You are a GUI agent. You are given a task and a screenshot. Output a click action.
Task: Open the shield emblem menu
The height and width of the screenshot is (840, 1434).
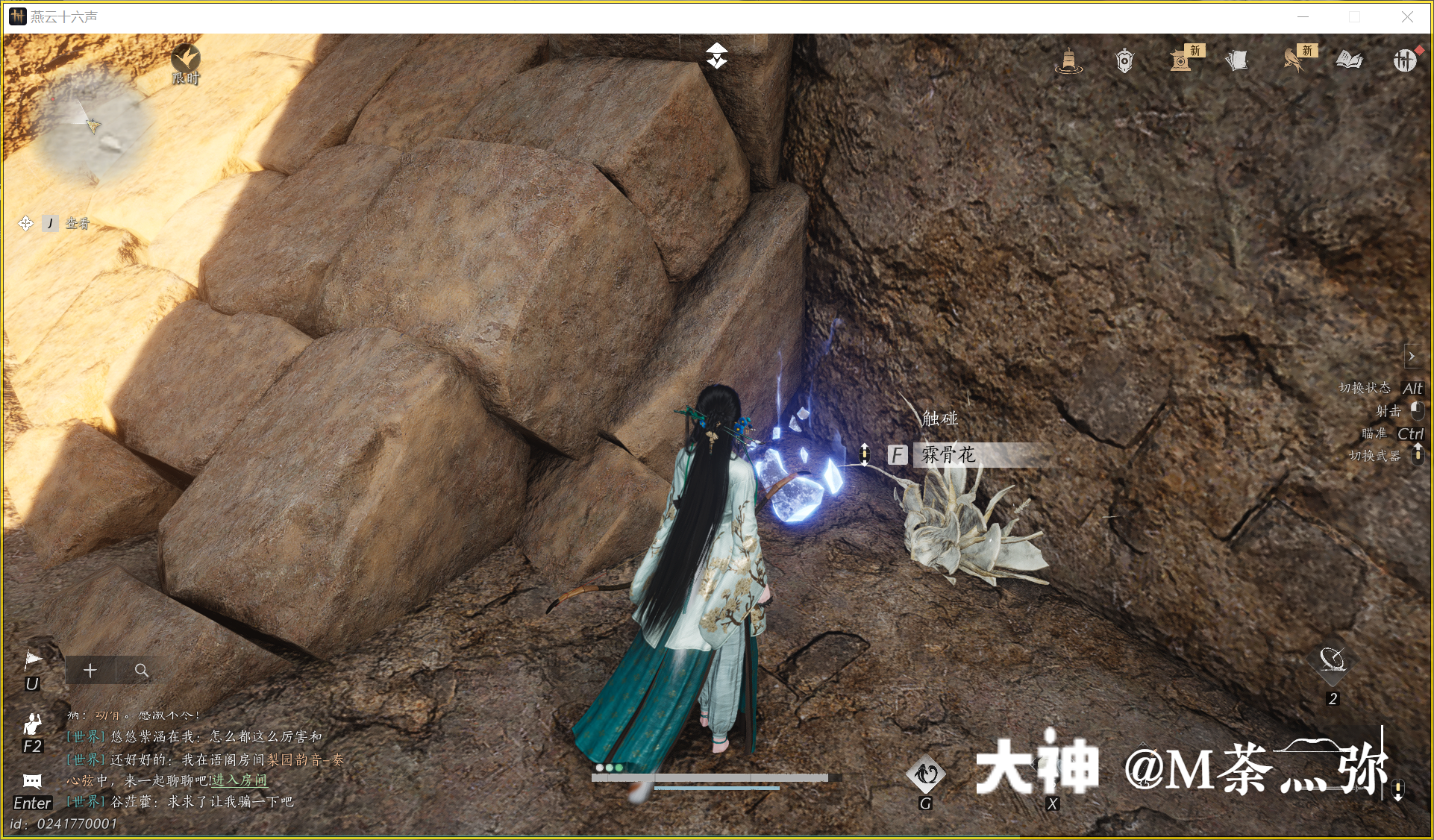1124,60
